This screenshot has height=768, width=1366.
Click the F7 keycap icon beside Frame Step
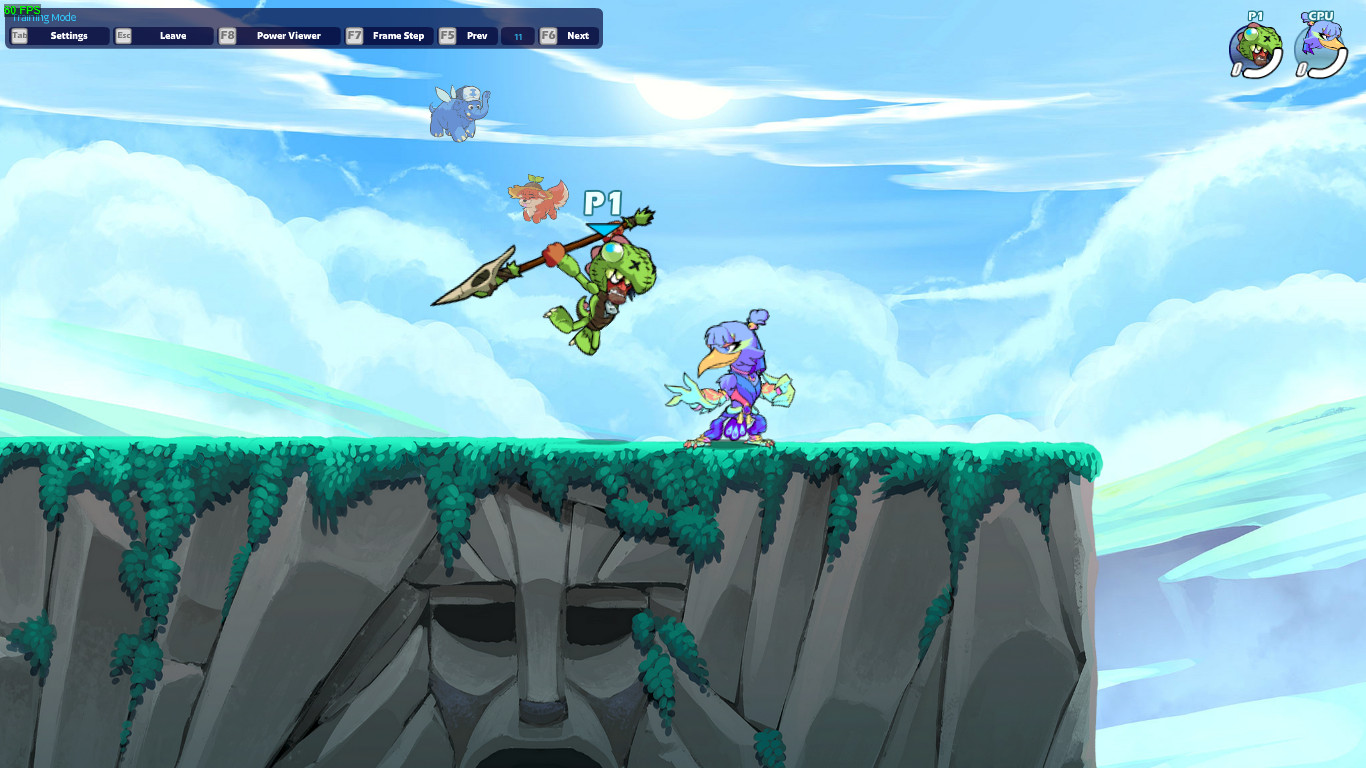coord(354,36)
